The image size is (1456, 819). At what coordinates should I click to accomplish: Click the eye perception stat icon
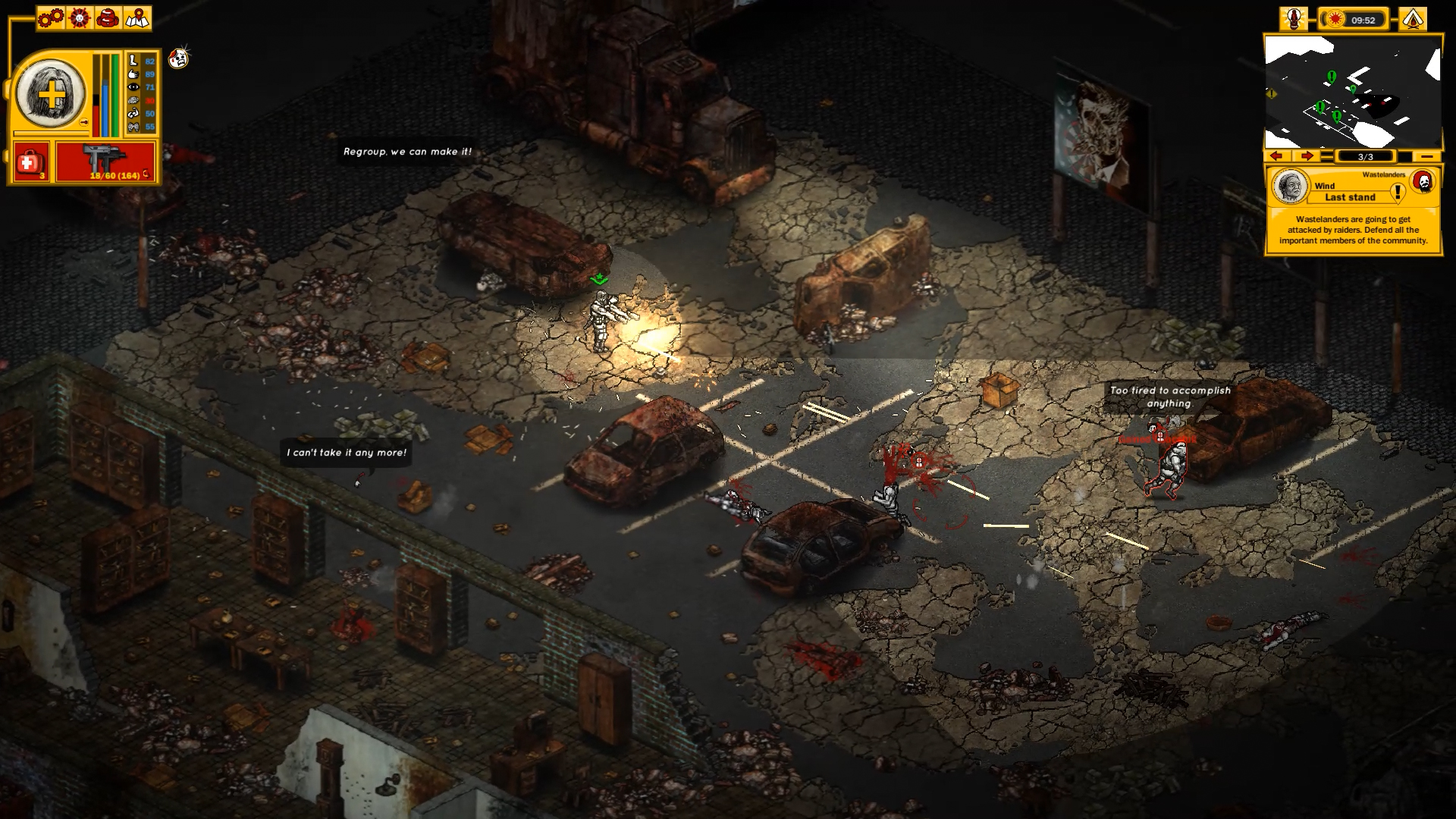click(x=133, y=87)
